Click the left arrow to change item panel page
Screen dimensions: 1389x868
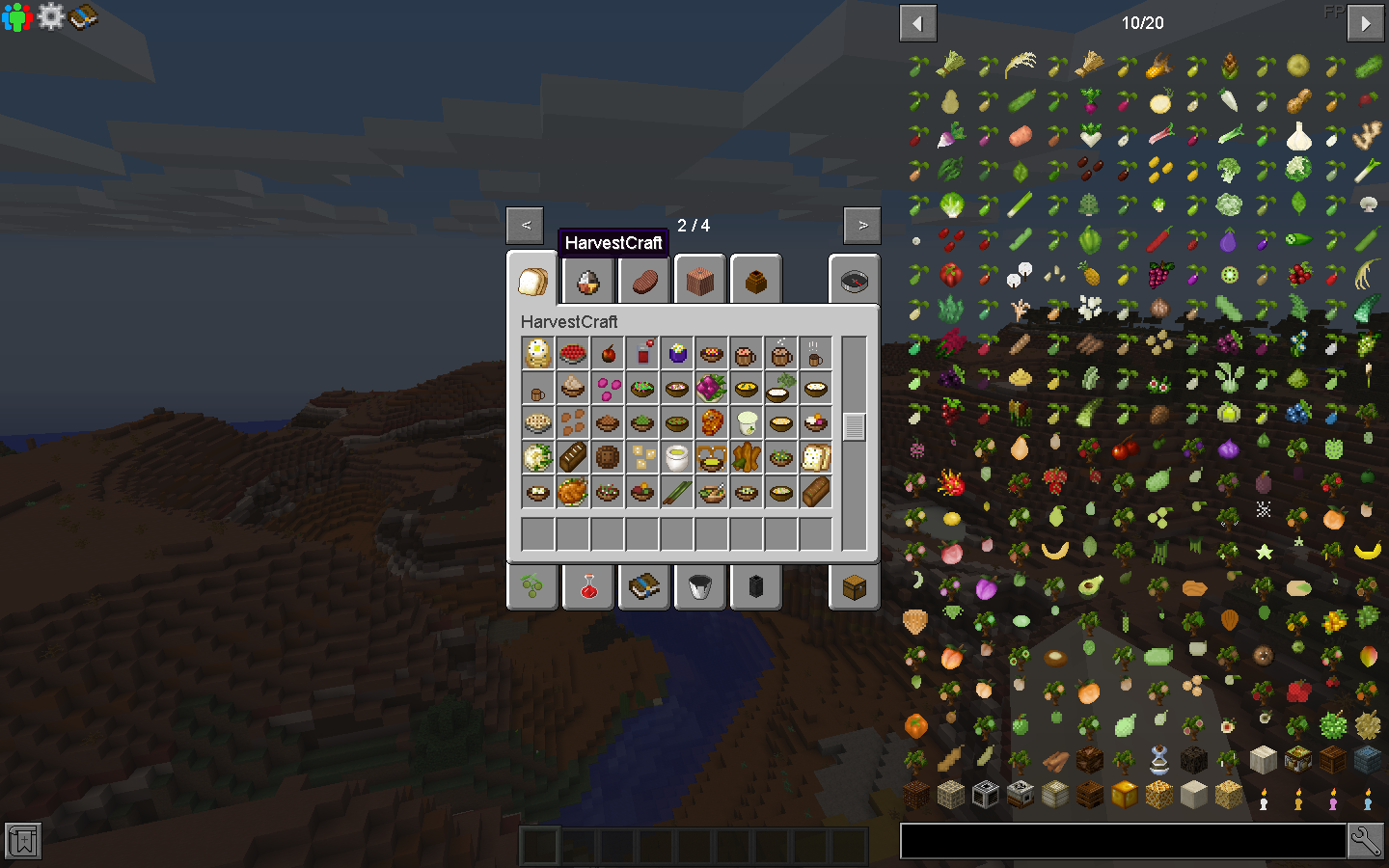click(917, 22)
